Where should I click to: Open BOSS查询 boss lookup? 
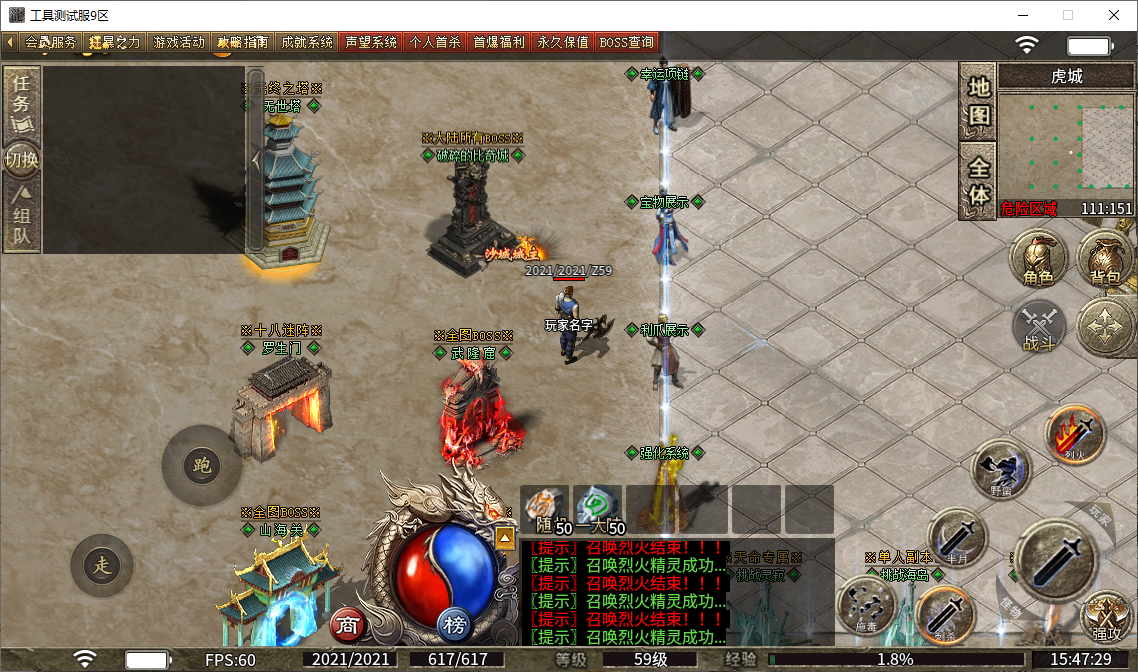[627, 42]
